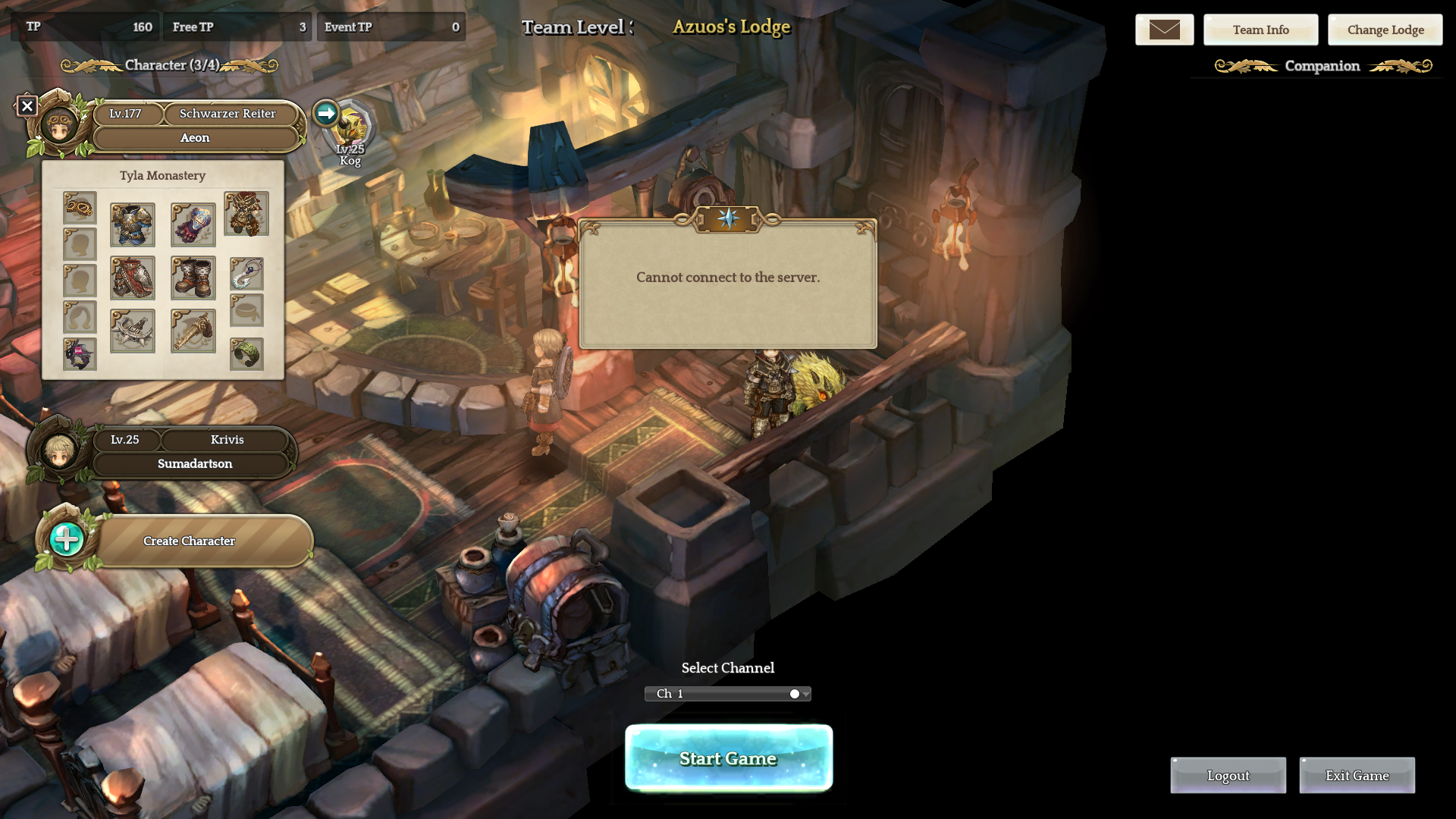Select the necklace accessory slot
The height and width of the screenshot is (819, 1456).
(246, 274)
